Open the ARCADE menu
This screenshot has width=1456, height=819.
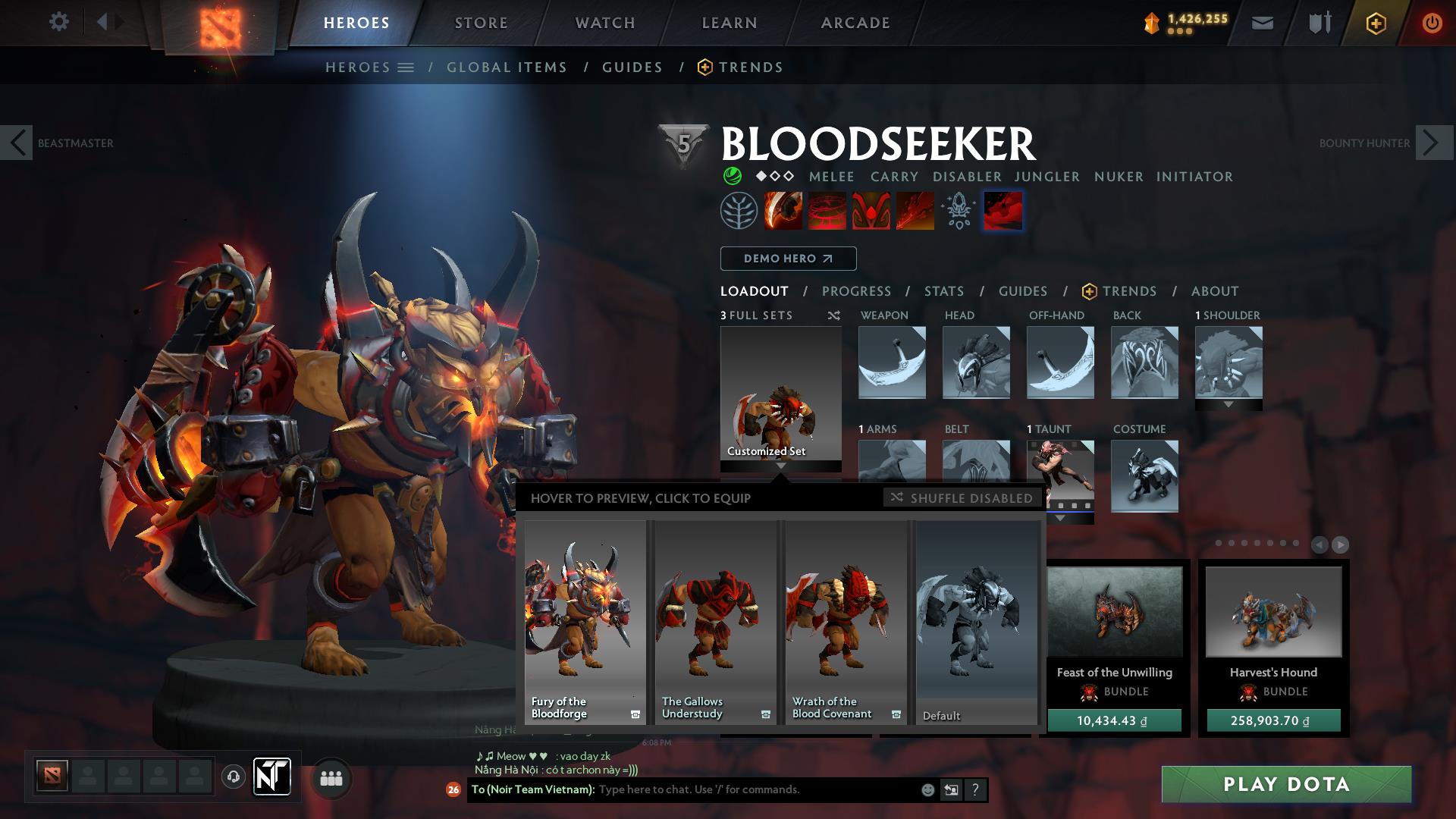855,22
